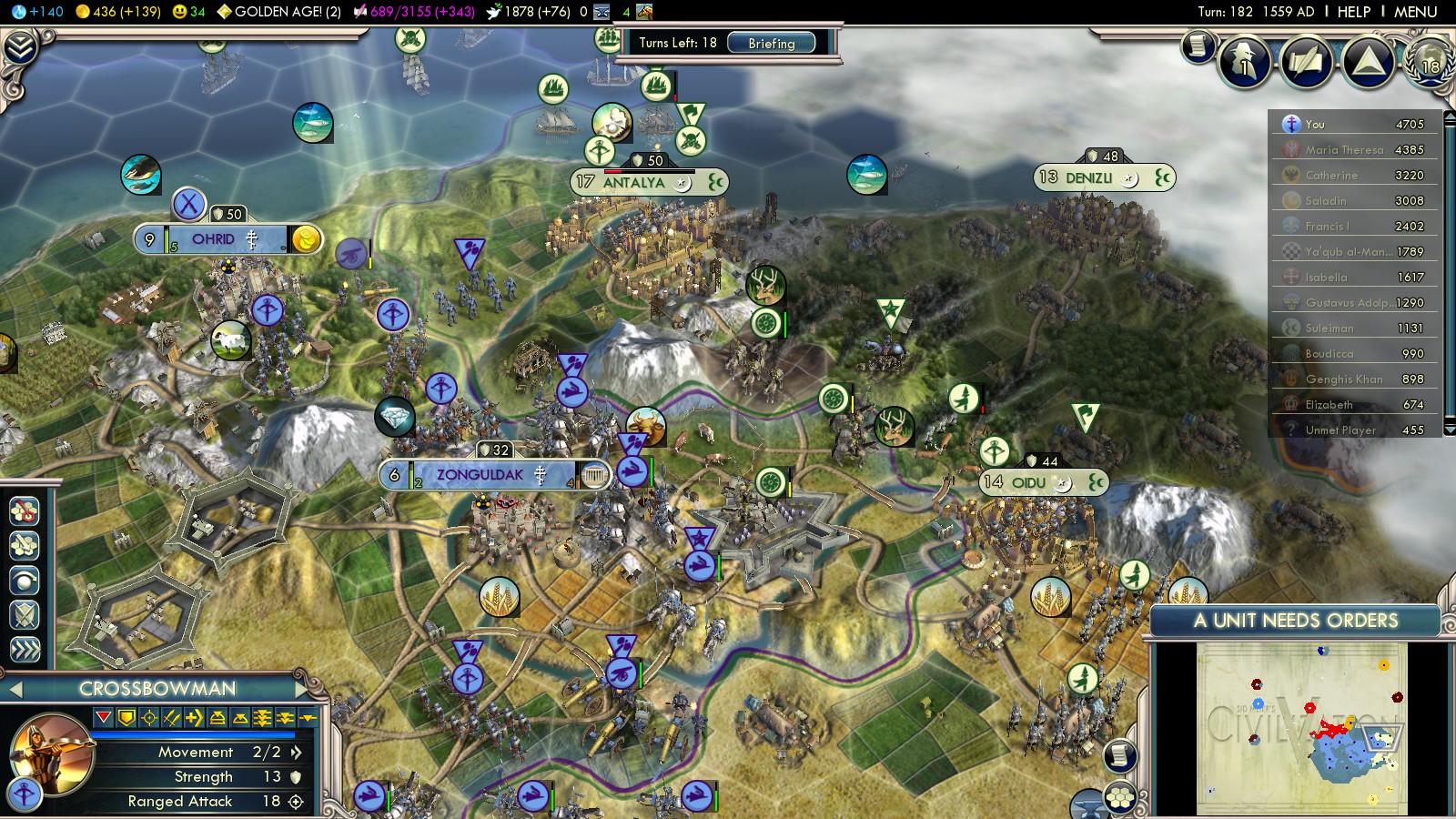The image size is (1456, 819).
Task: Open the social policies triangle icon
Action: tap(1368, 61)
